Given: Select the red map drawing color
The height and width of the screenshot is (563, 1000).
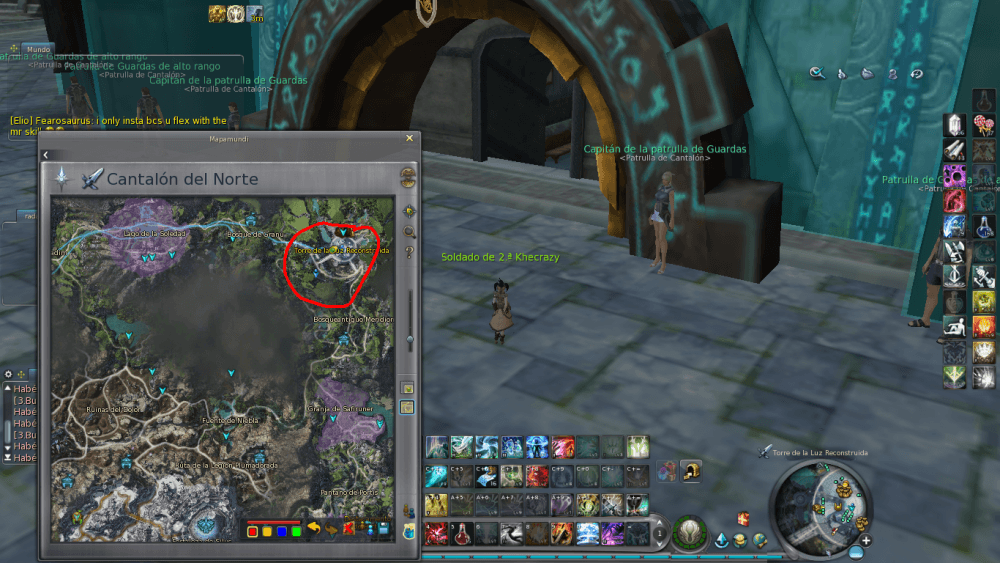Looking at the screenshot, I should point(253,530).
